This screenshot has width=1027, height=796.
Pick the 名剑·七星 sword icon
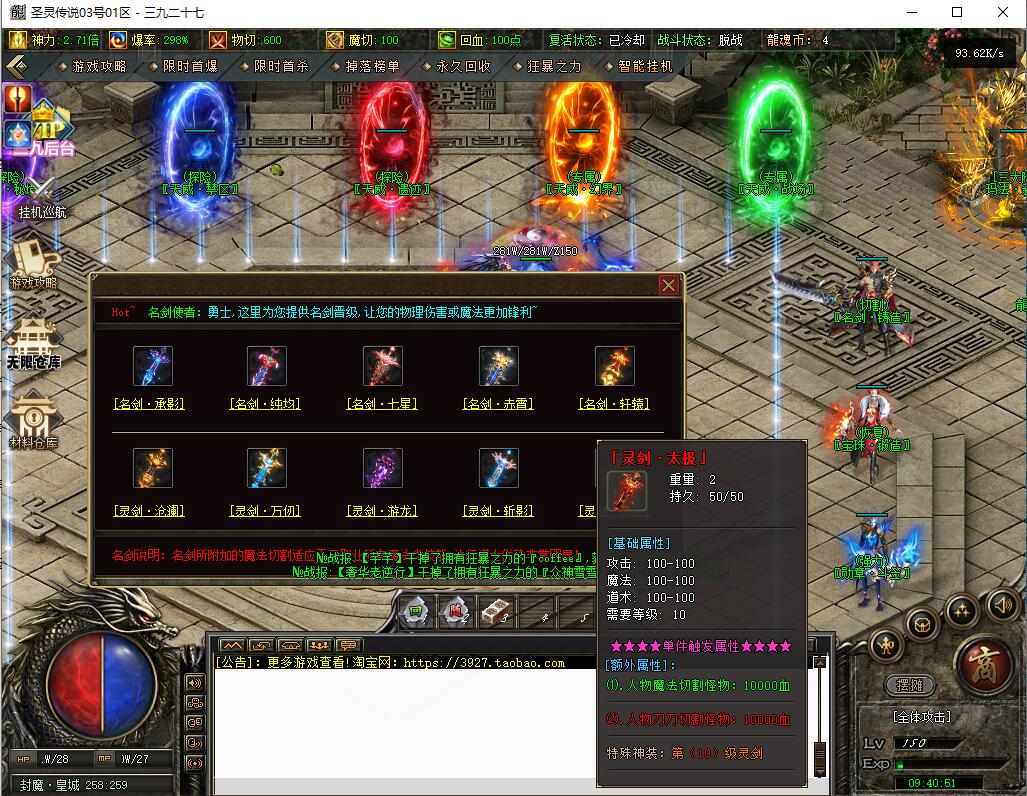(382, 367)
